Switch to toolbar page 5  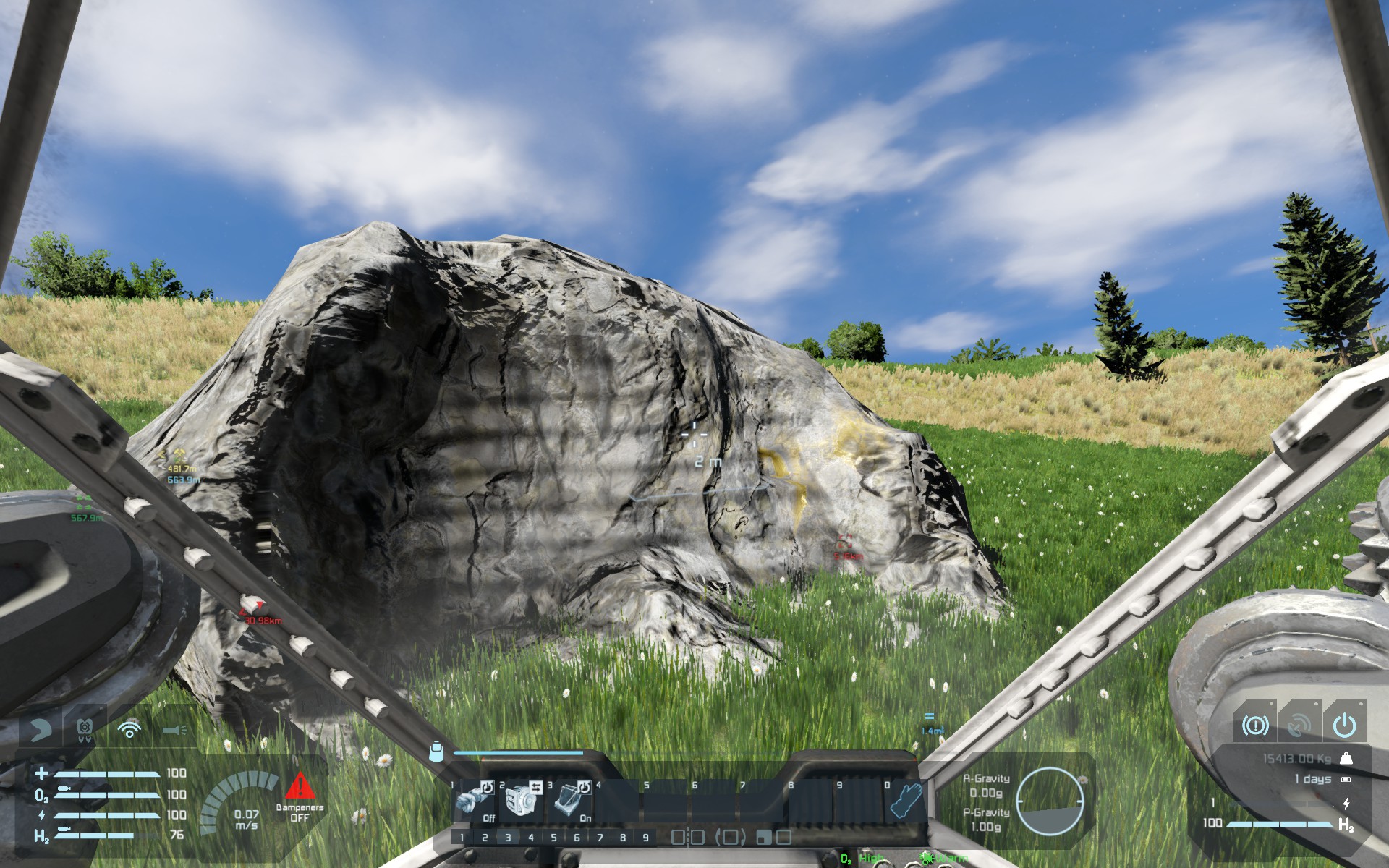tap(554, 838)
